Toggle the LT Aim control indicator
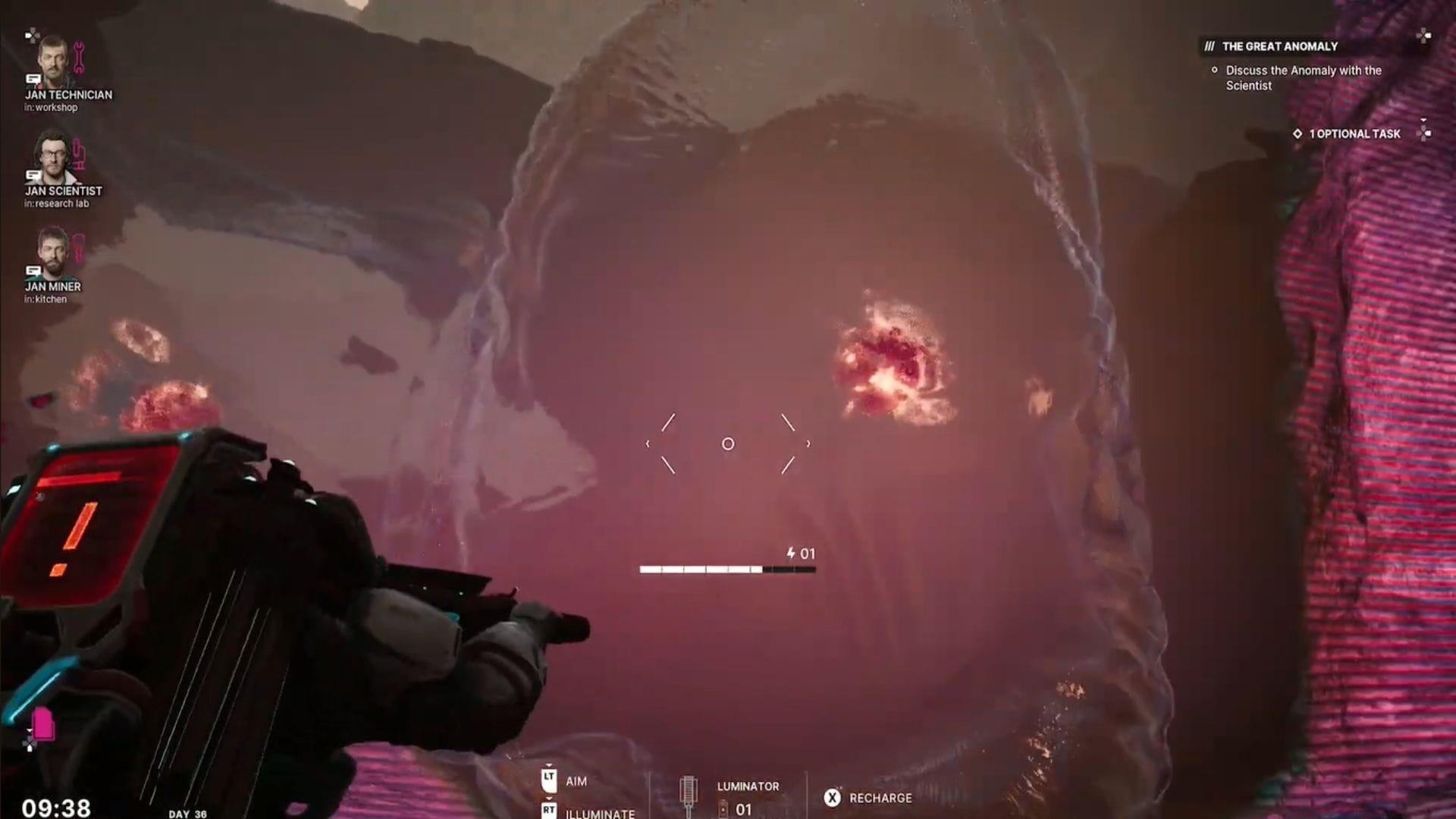This screenshot has width=1456, height=819. pos(549,780)
